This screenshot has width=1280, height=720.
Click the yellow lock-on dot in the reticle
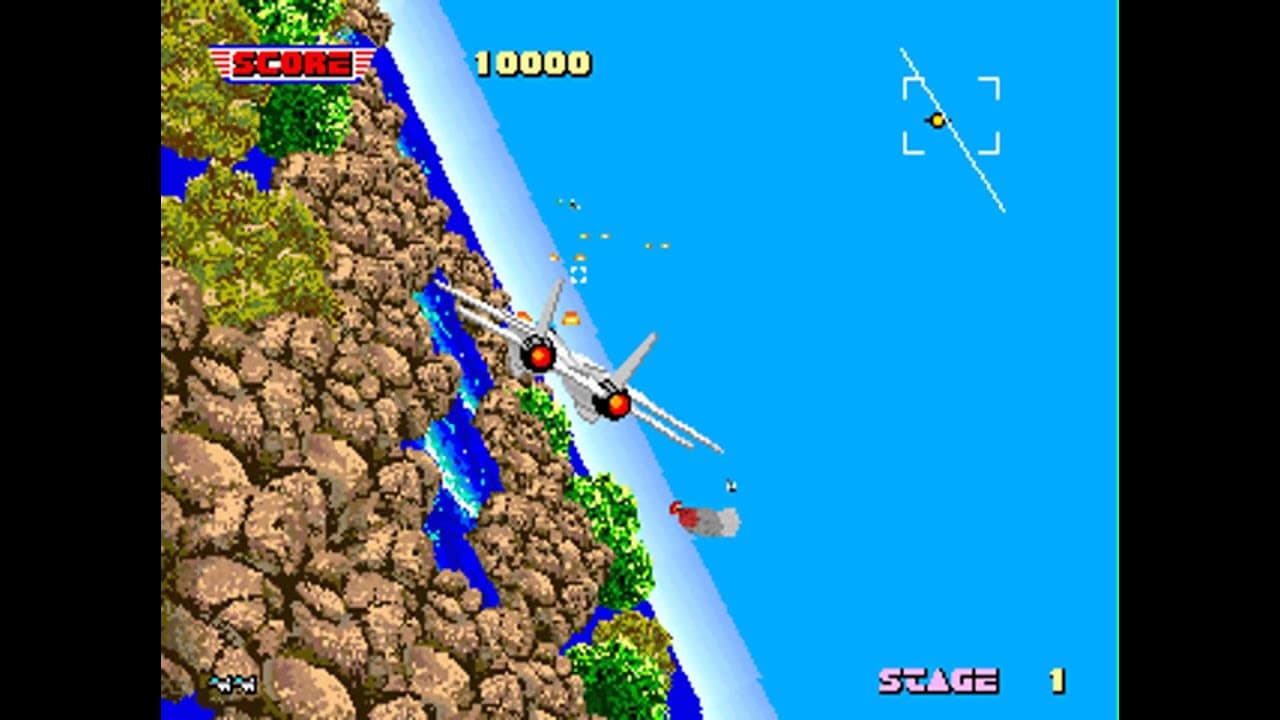click(938, 120)
